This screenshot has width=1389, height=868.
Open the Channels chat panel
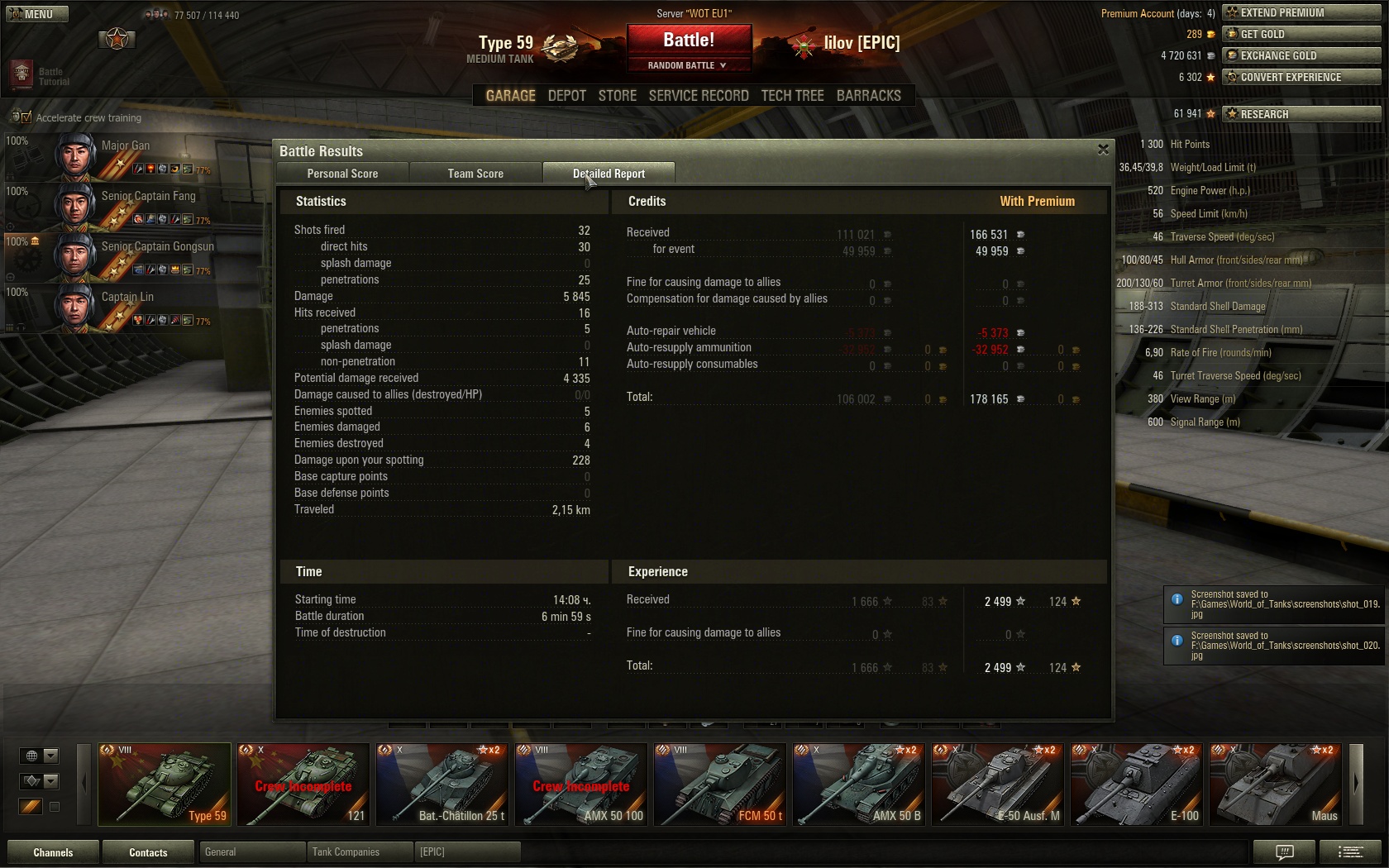click(53, 852)
